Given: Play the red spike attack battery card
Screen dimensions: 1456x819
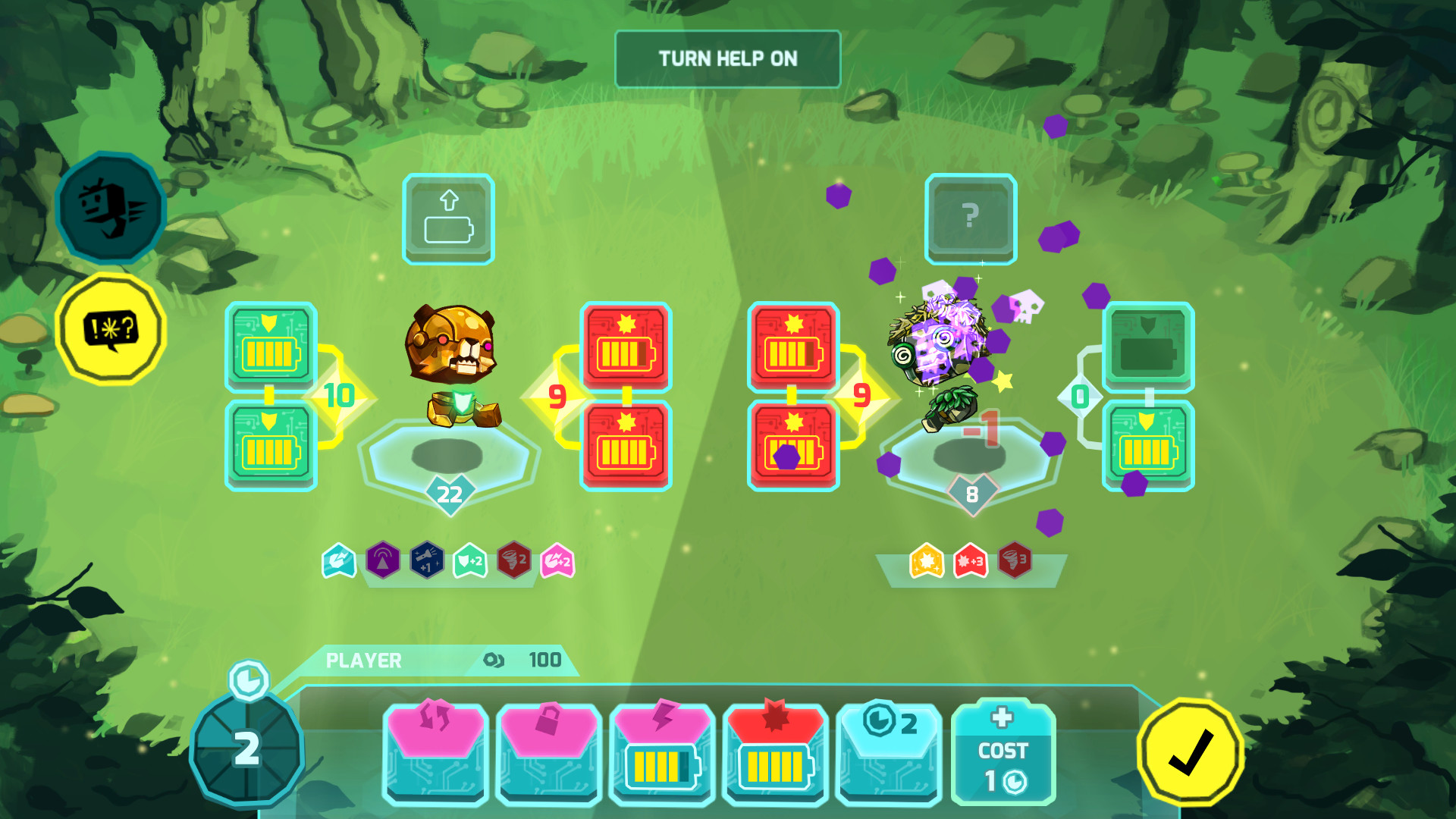Looking at the screenshot, I should 773,751.
